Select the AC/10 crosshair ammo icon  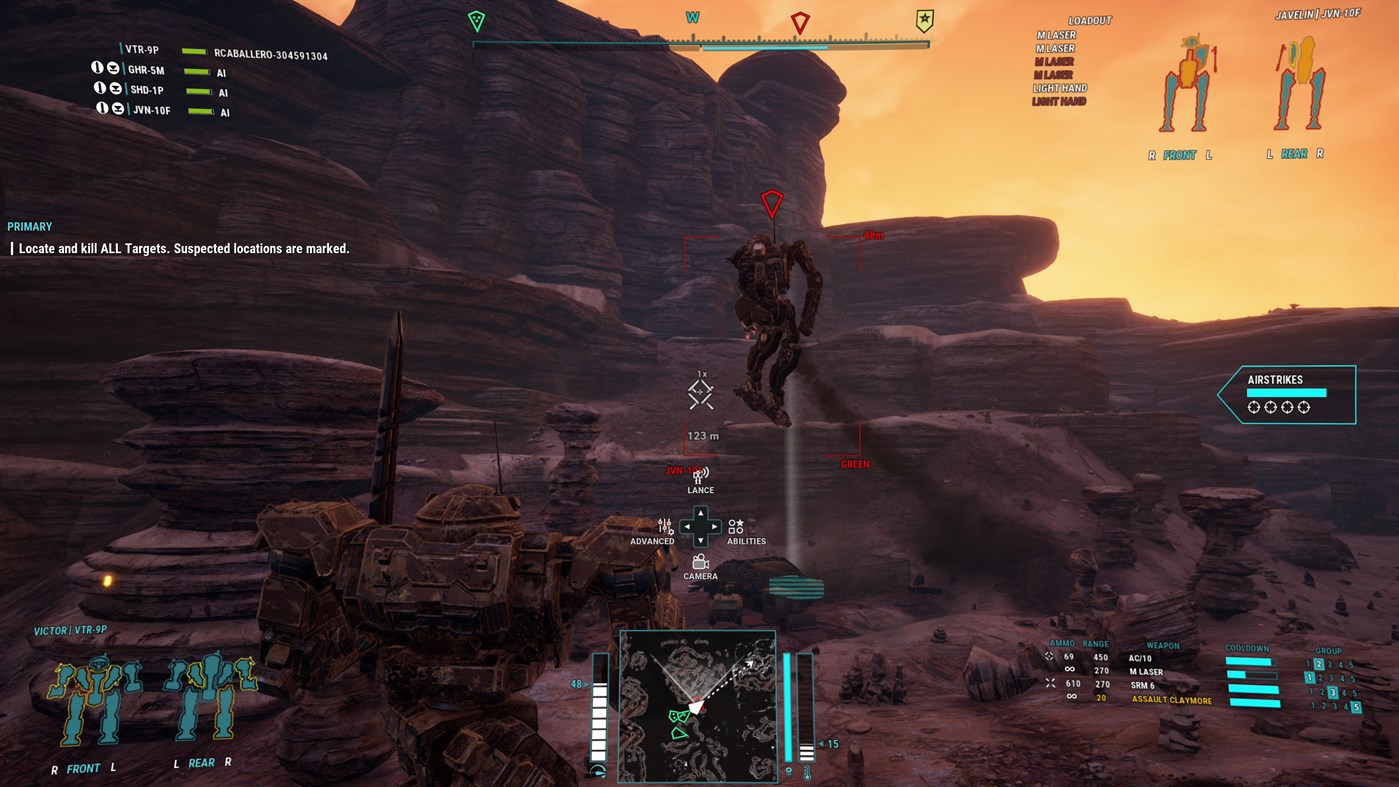[x=1048, y=657]
